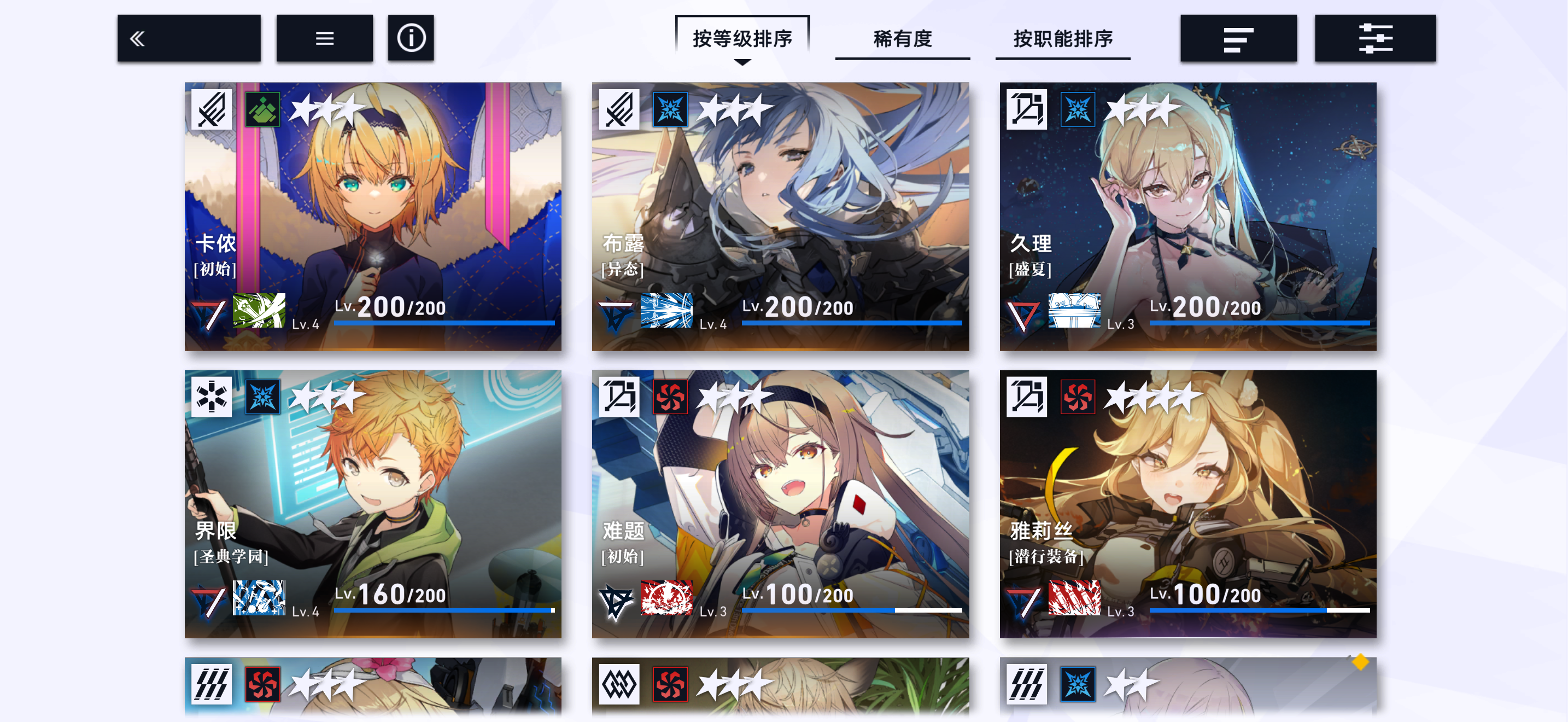The width and height of the screenshot is (1568, 722).
Task: Switch to the 按职能排序 tab
Action: tap(1063, 38)
